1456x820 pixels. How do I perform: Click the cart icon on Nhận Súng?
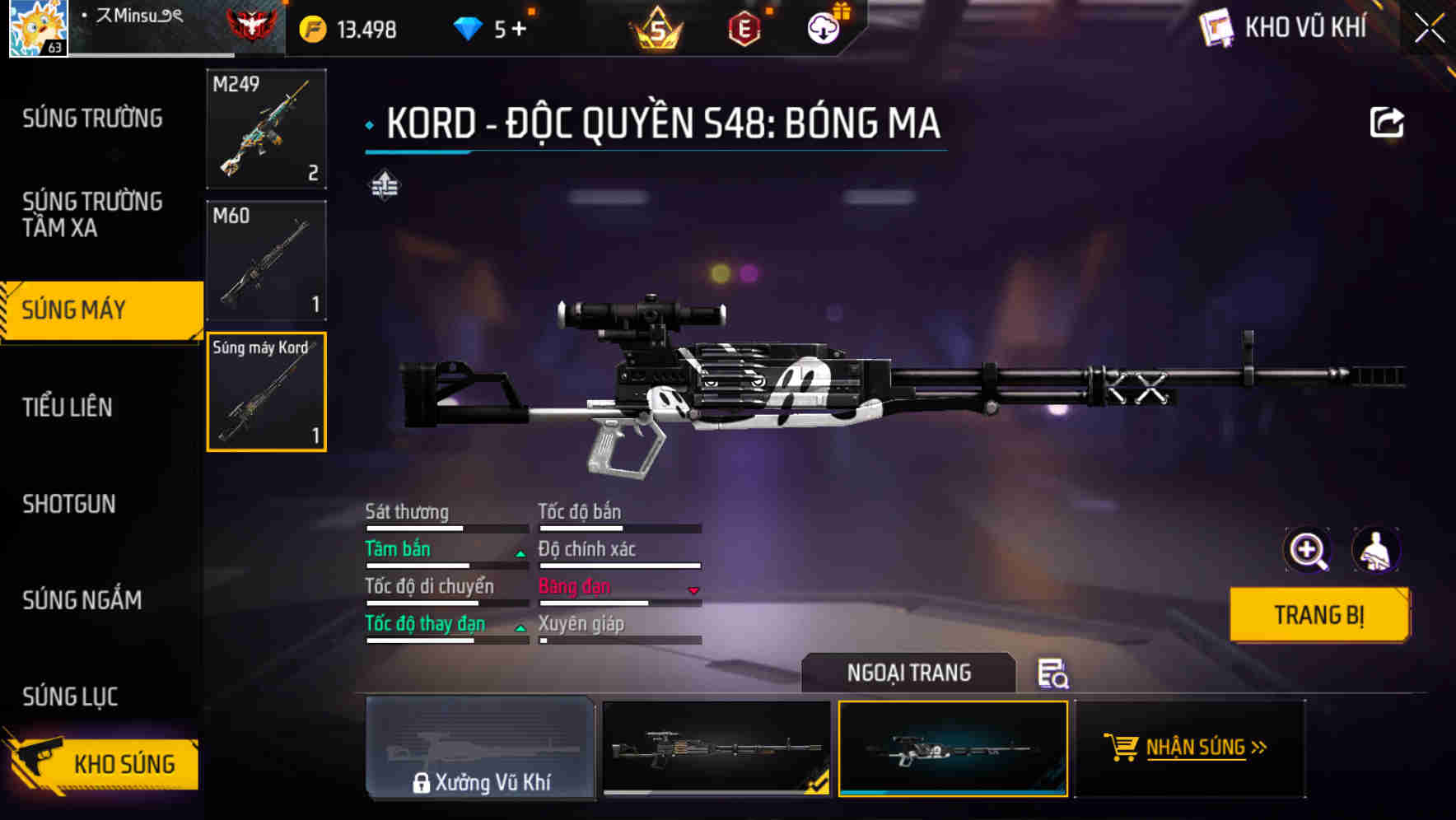(x=1122, y=748)
